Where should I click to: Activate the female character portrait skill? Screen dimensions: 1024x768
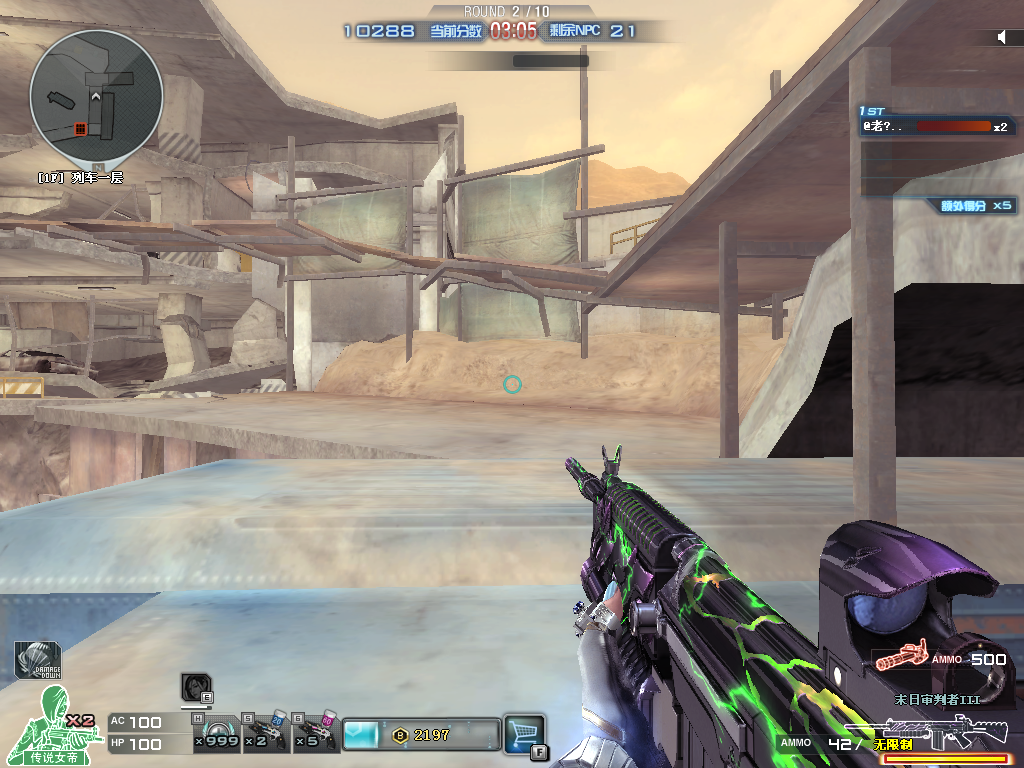(195, 687)
